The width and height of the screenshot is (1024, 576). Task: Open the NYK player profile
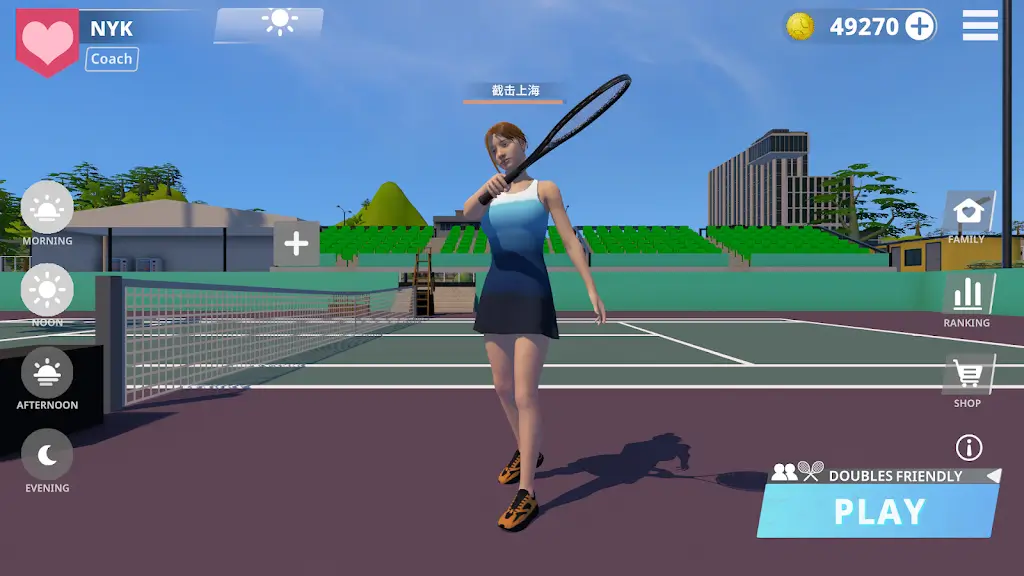click(111, 28)
